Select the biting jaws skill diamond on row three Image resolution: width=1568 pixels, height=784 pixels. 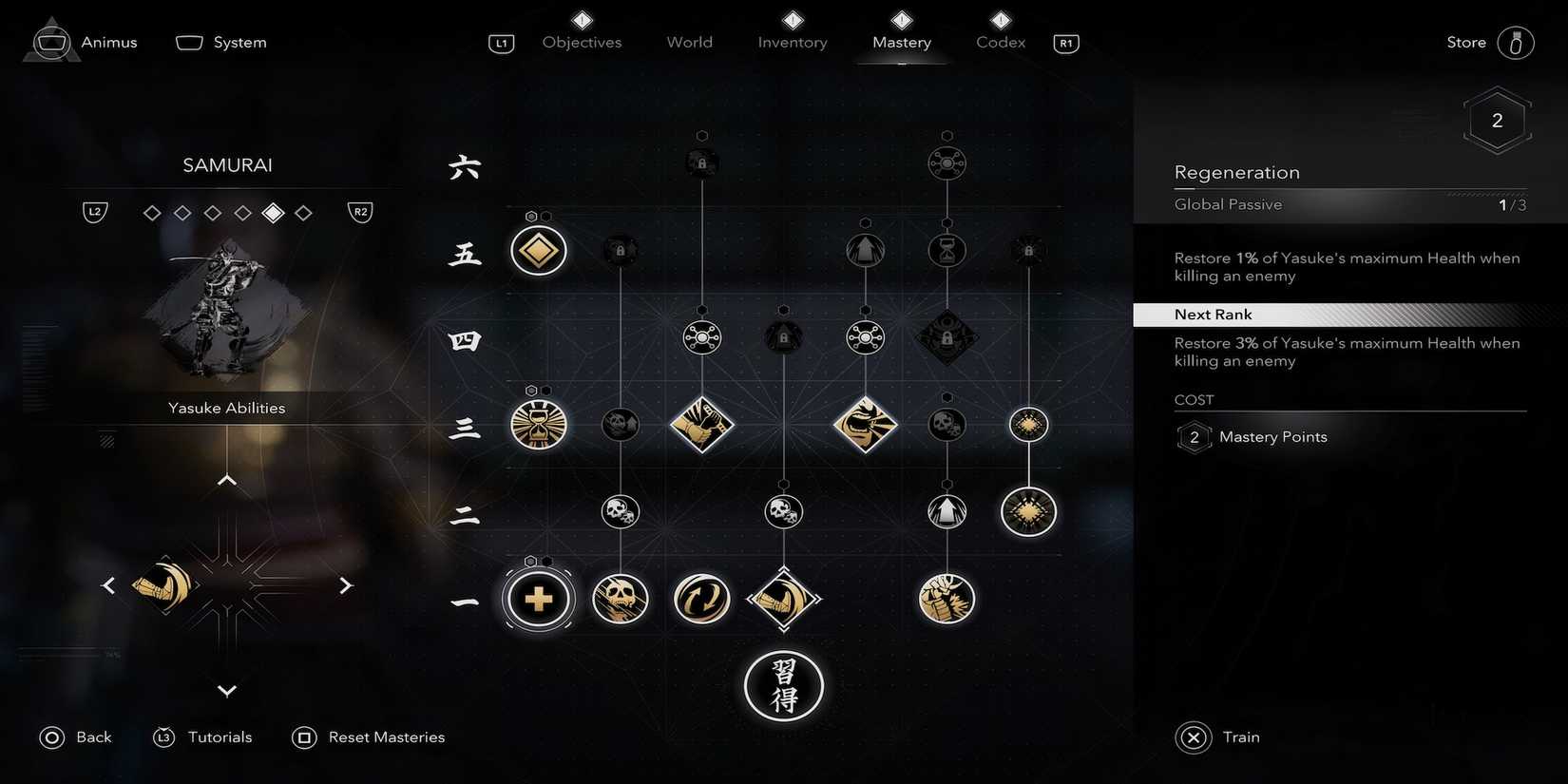point(865,425)
